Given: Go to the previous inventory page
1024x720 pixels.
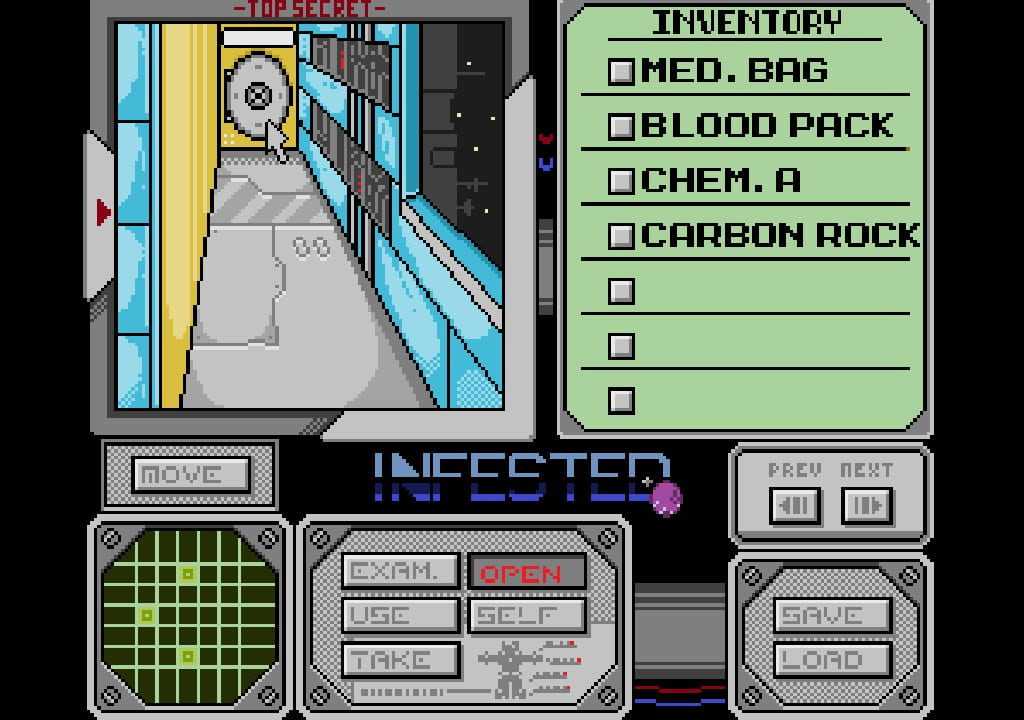Looking at the screenshot, I should tap(795, 506).
